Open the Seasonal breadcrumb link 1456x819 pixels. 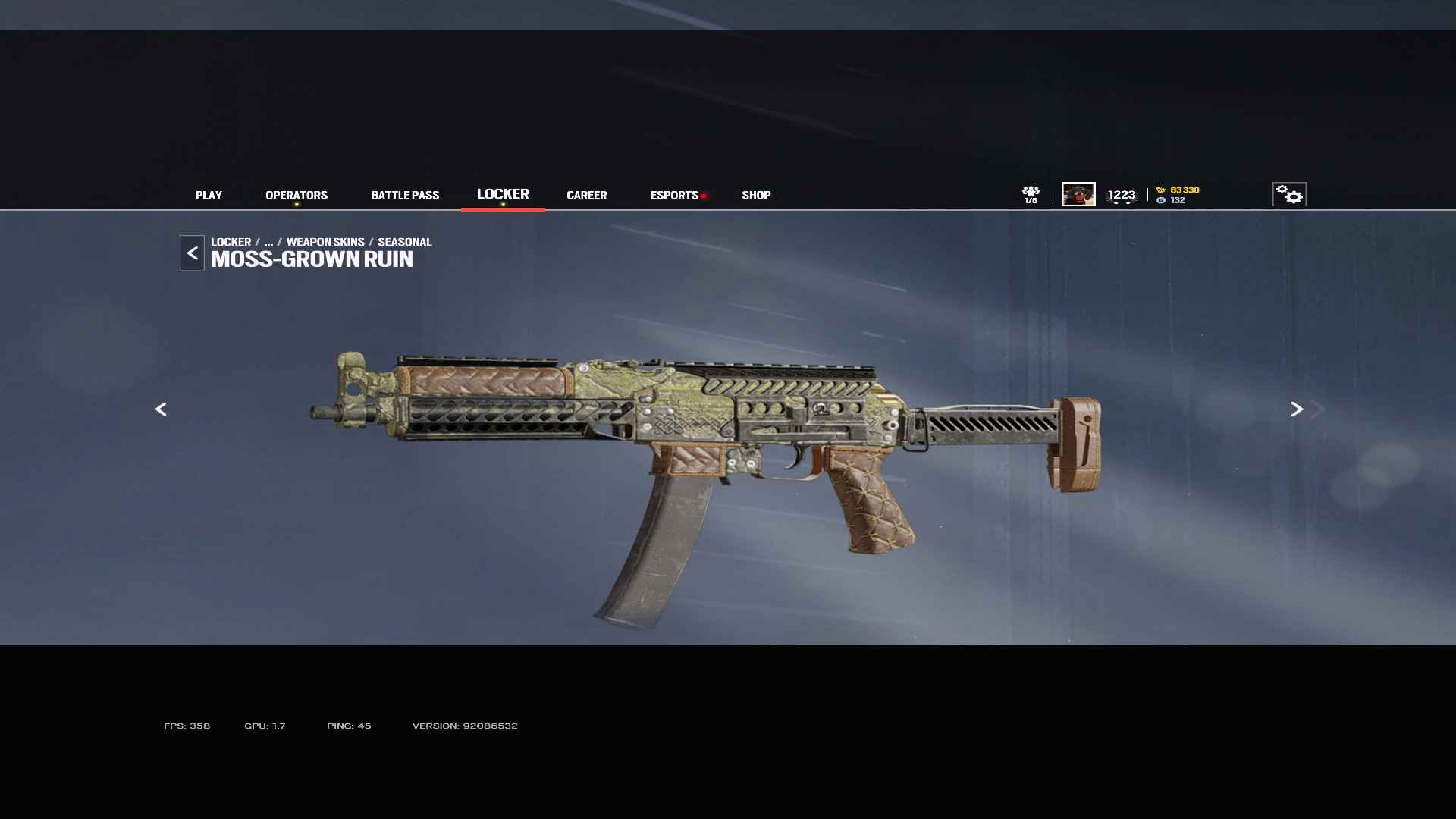pos(404,242)
